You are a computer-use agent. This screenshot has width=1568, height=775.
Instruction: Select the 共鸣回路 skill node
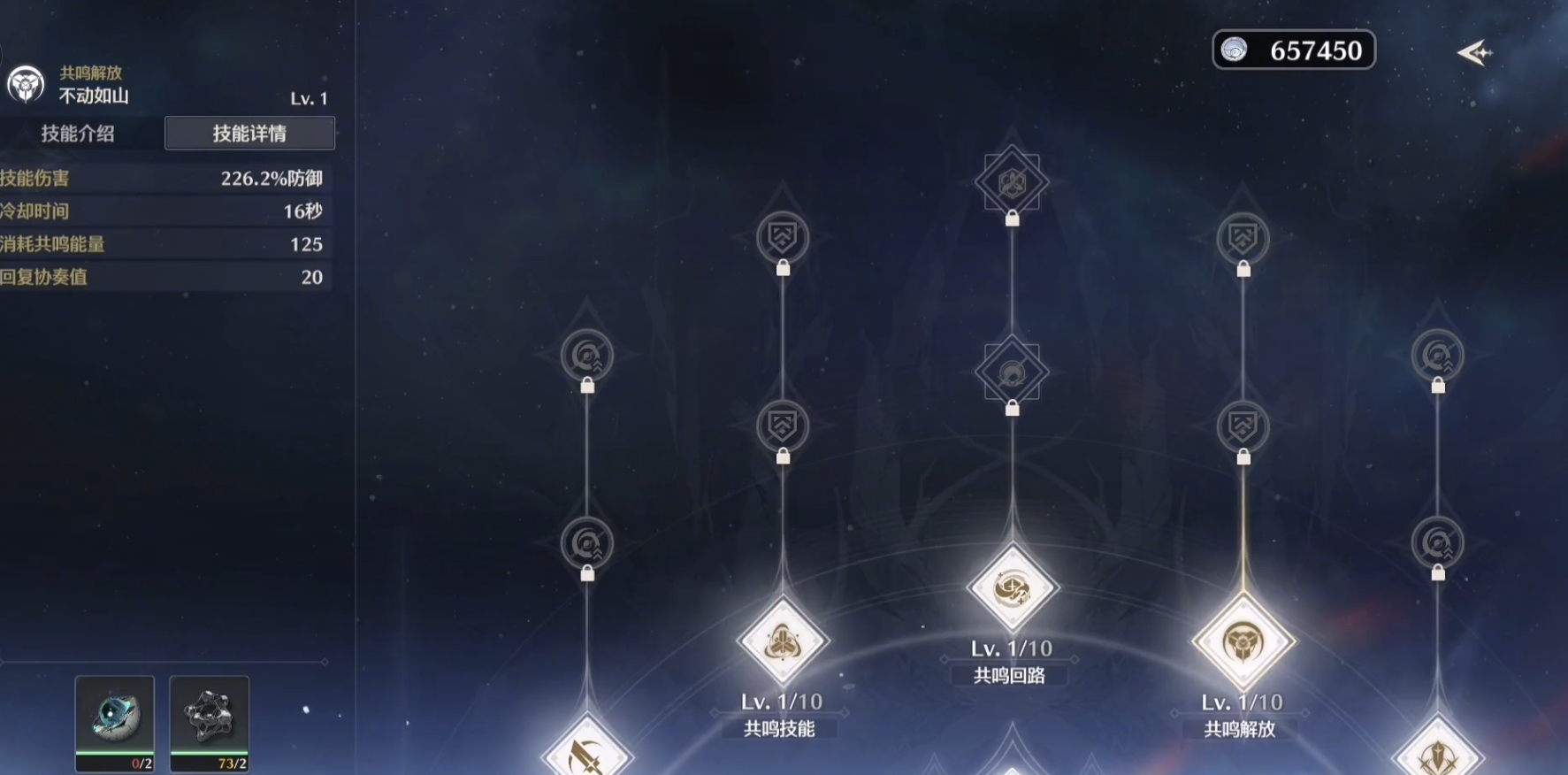[1012, 589]
